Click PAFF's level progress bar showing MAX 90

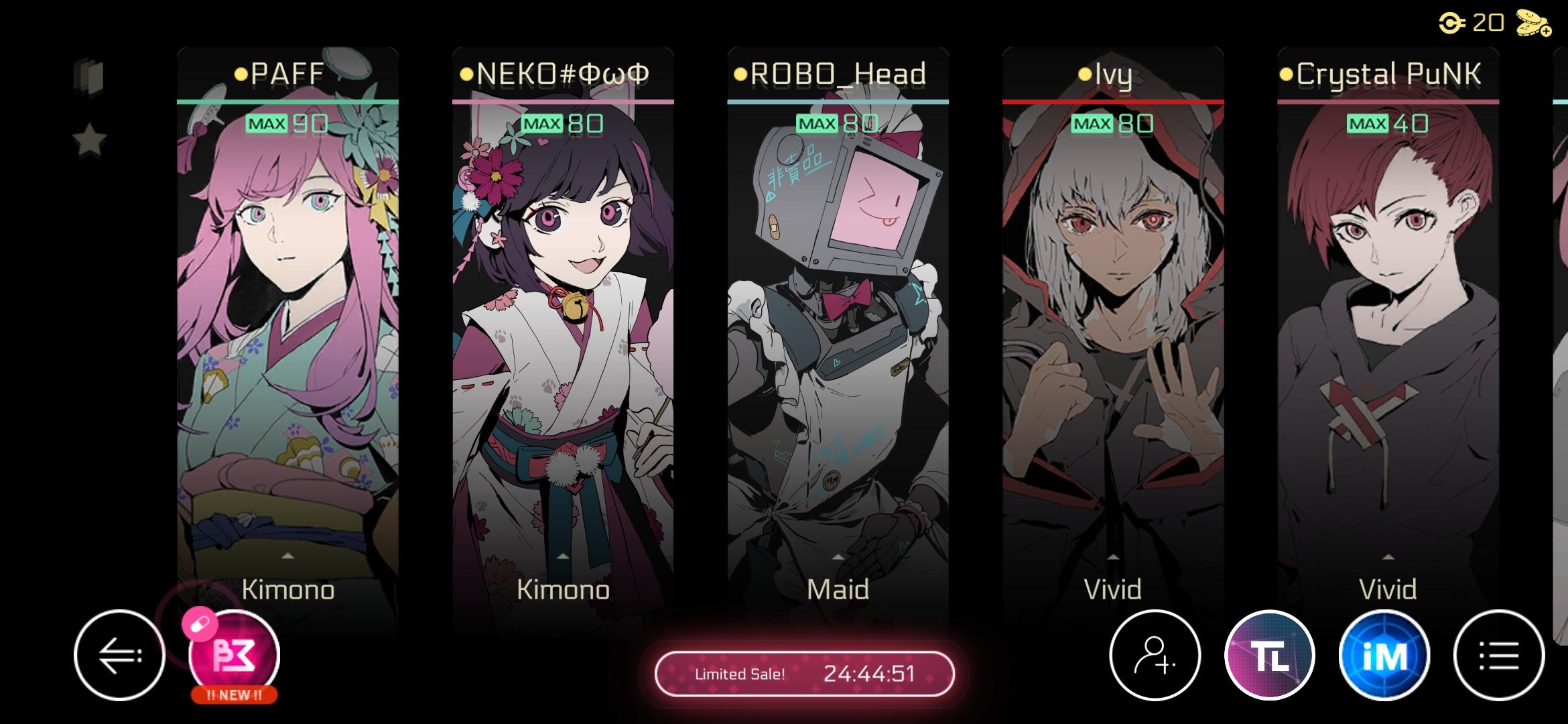pos(288,123)
